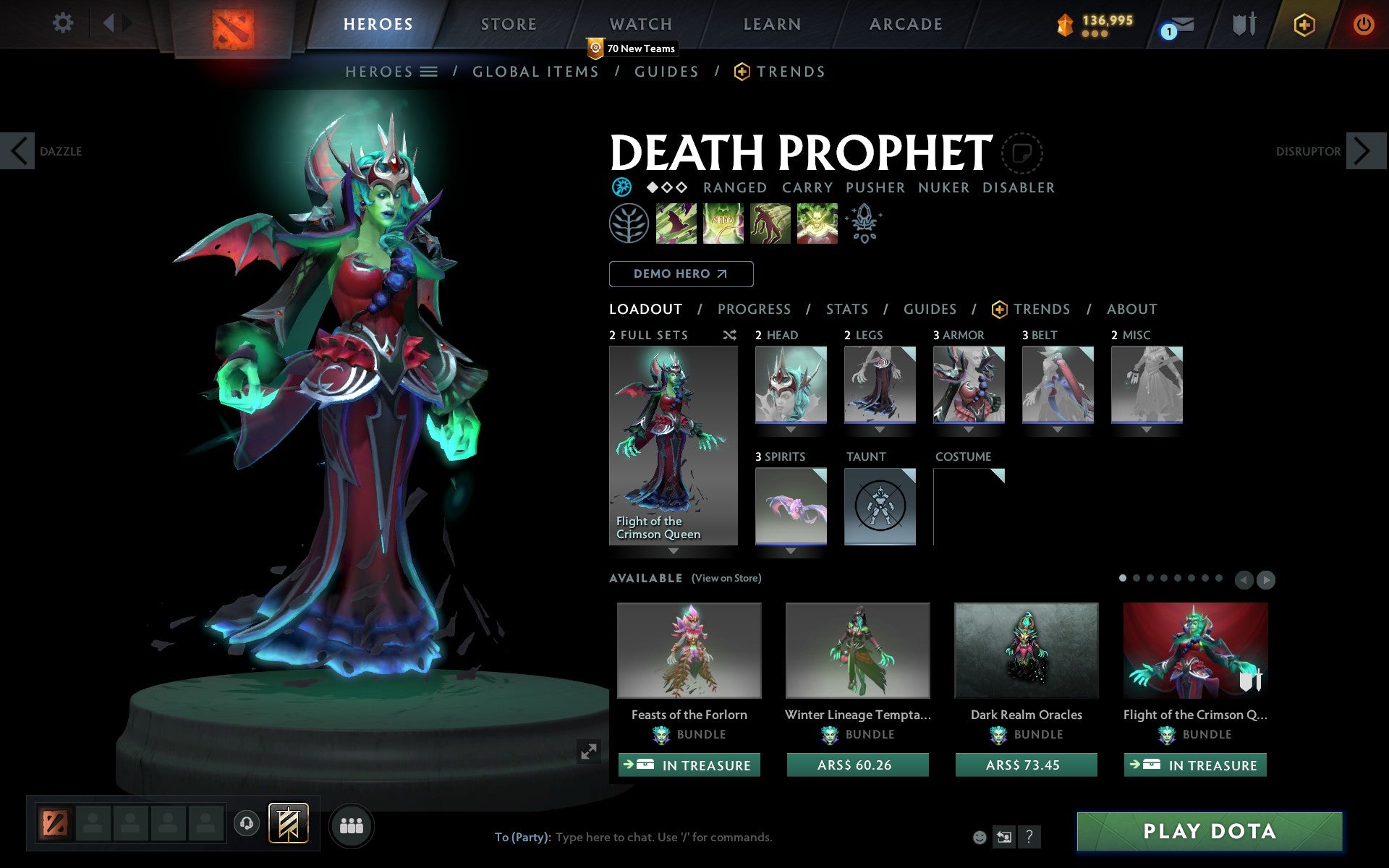Expand the HEAD item slot dropdown arrow

(x=789, y=428)
